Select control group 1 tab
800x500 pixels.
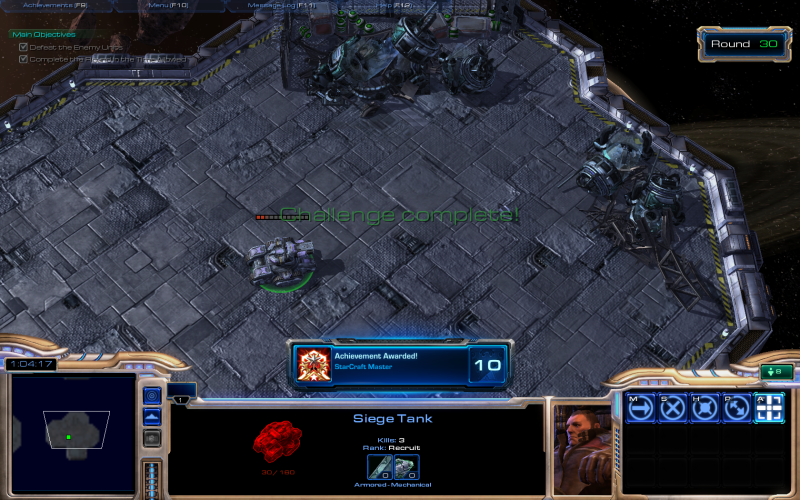coord(181,399)
